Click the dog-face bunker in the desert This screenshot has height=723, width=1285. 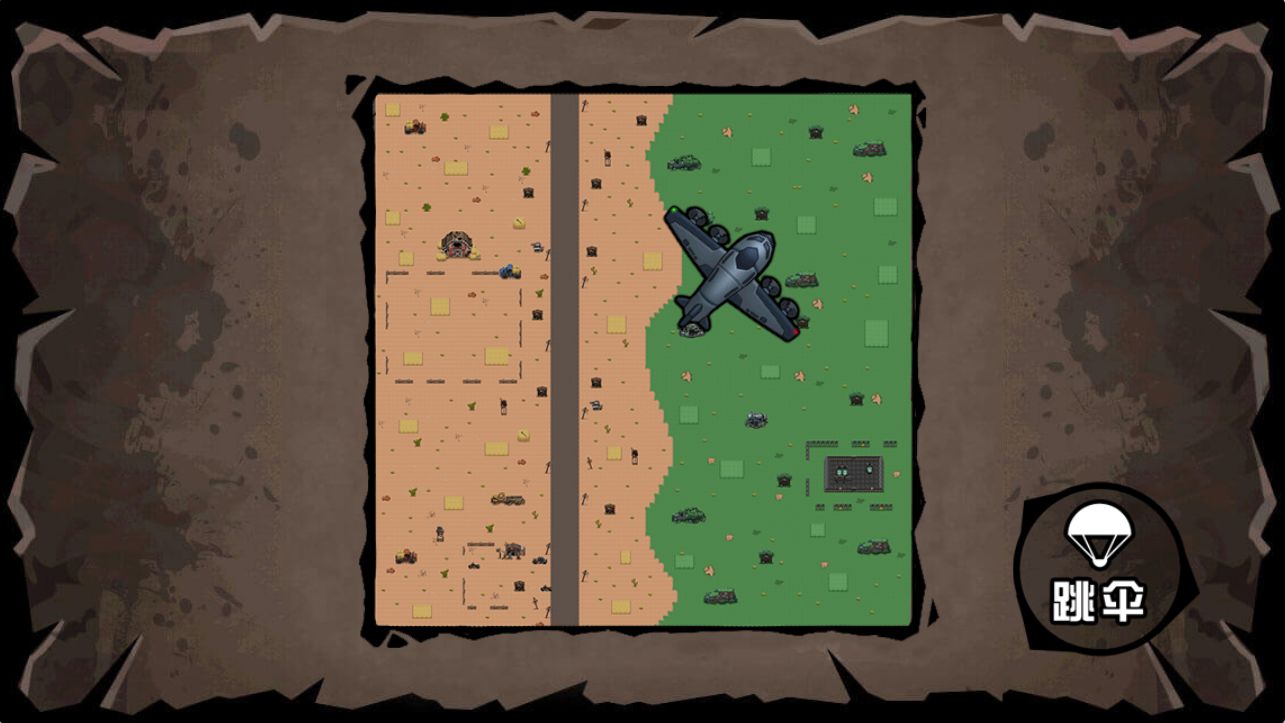pos(456,244)
